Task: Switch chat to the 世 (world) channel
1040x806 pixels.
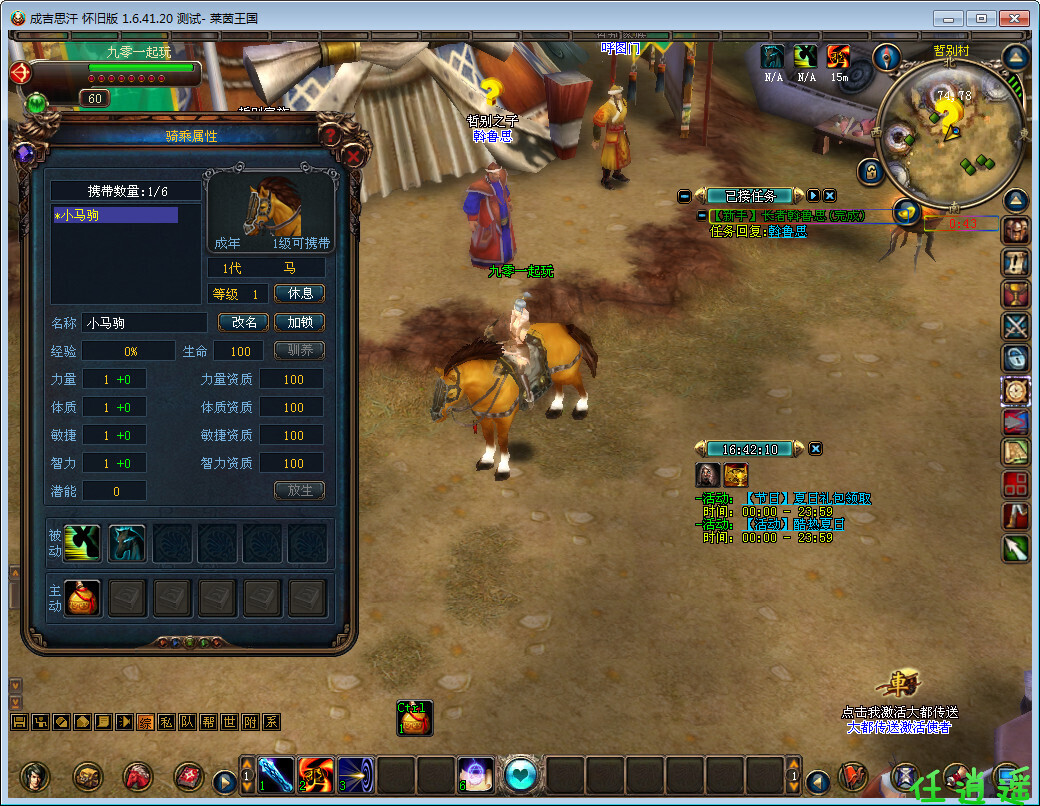Action: 229,722
